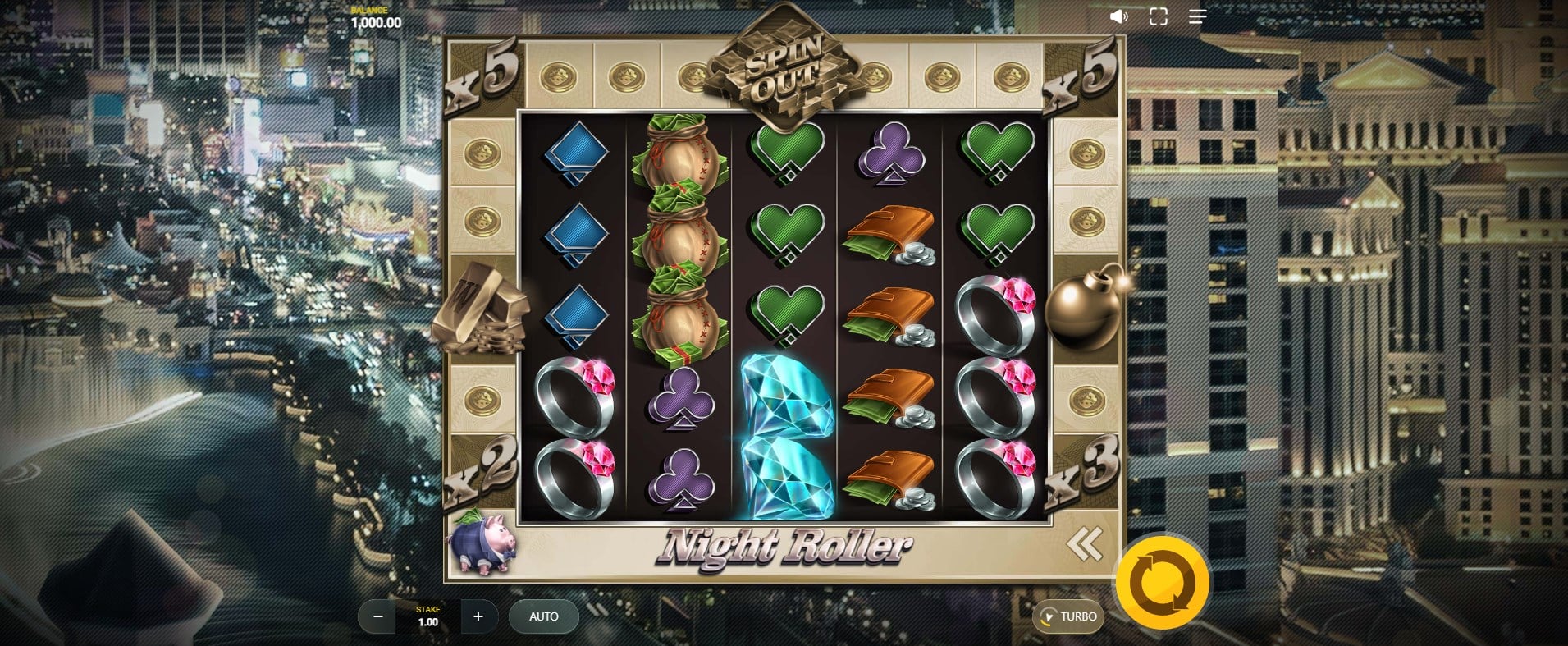The height and width of the screenshot is (646, 1568).
Task: Mute the game sound
Action: 1118,16
